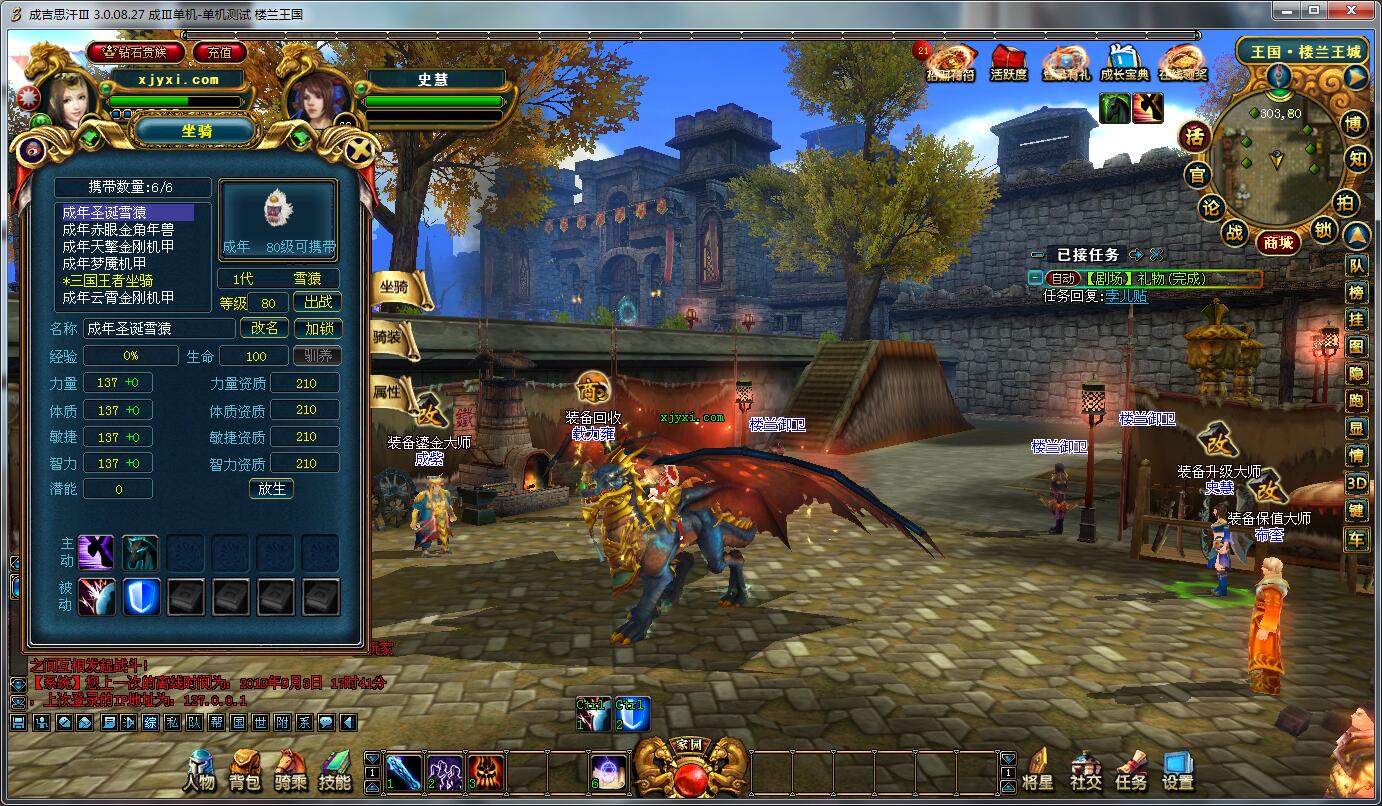
Task: Lock the mount using 加锁
Action: click(x=318, y=328)
